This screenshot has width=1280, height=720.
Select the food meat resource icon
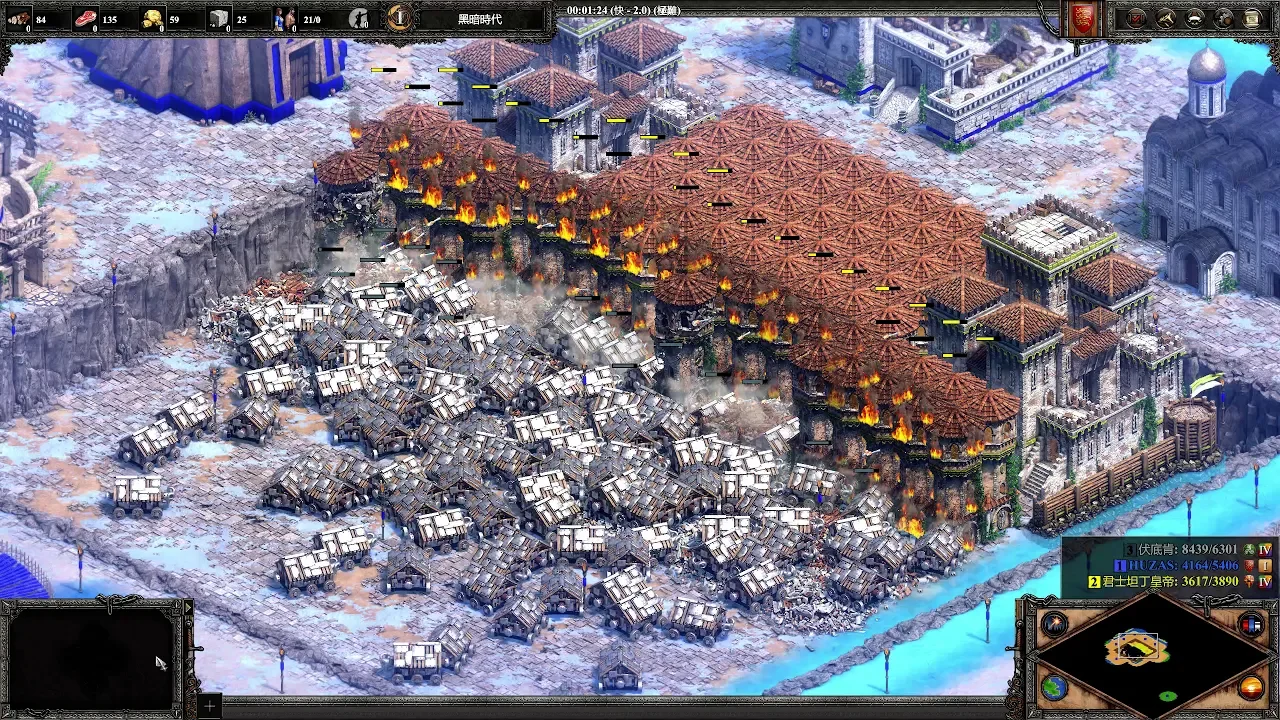click(86, 18)
